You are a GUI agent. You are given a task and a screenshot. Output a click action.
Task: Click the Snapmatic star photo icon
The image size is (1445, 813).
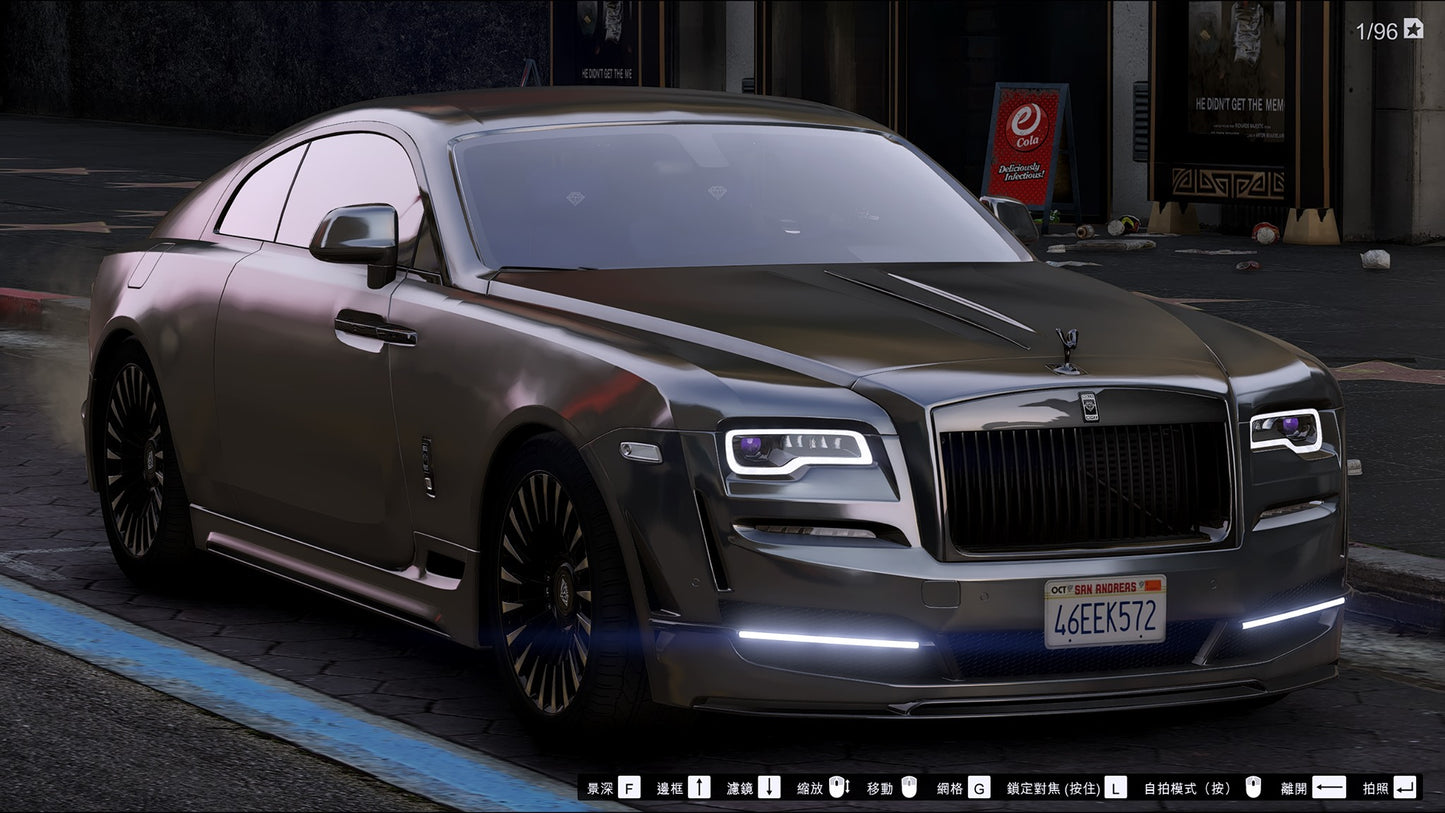[x=1412, y=29]
